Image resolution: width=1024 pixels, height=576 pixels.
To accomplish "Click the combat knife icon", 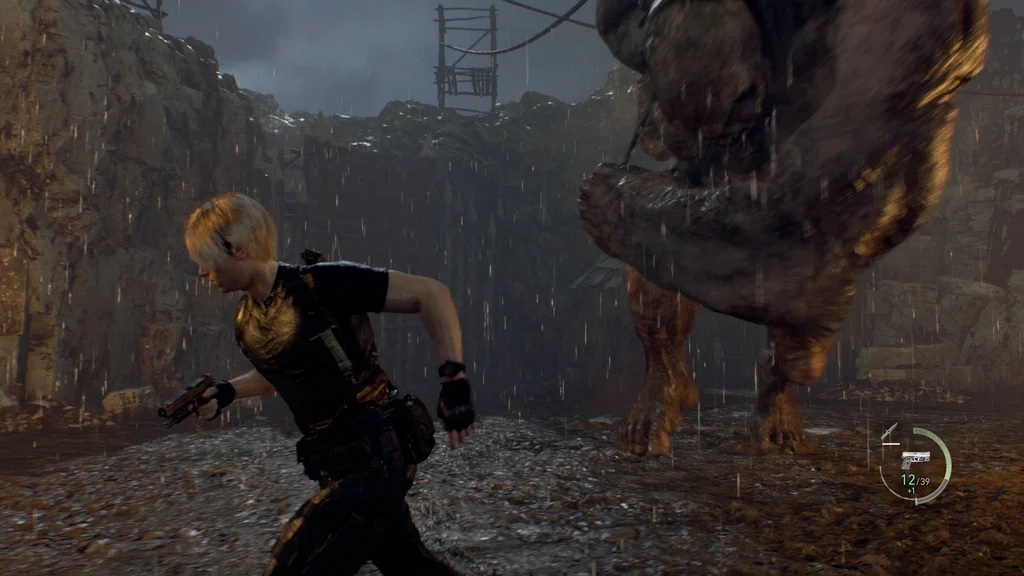I will pos(889,432).
